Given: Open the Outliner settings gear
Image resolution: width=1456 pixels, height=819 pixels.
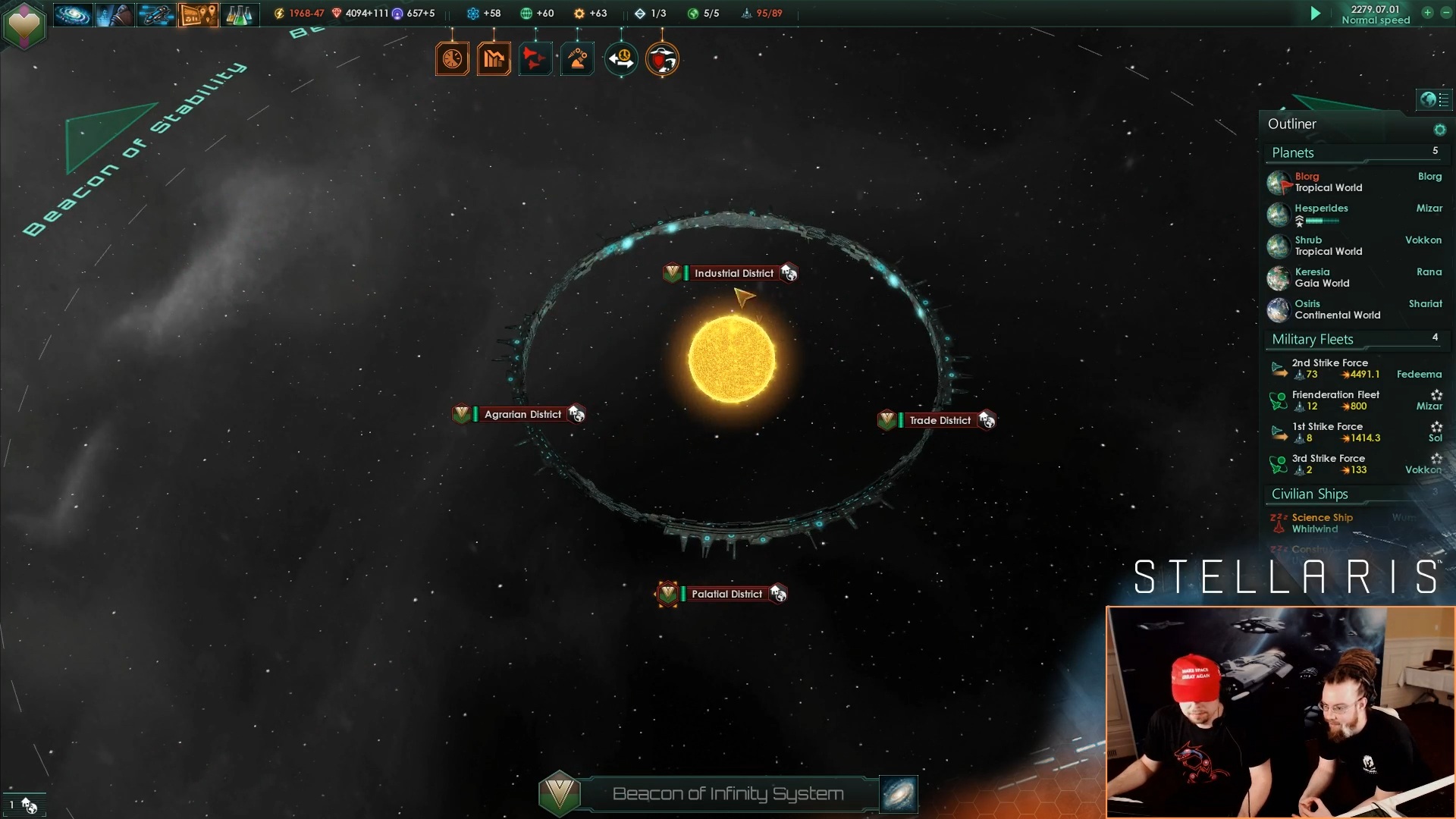Looking at the screenshot, I should (x=1439, y=130).
